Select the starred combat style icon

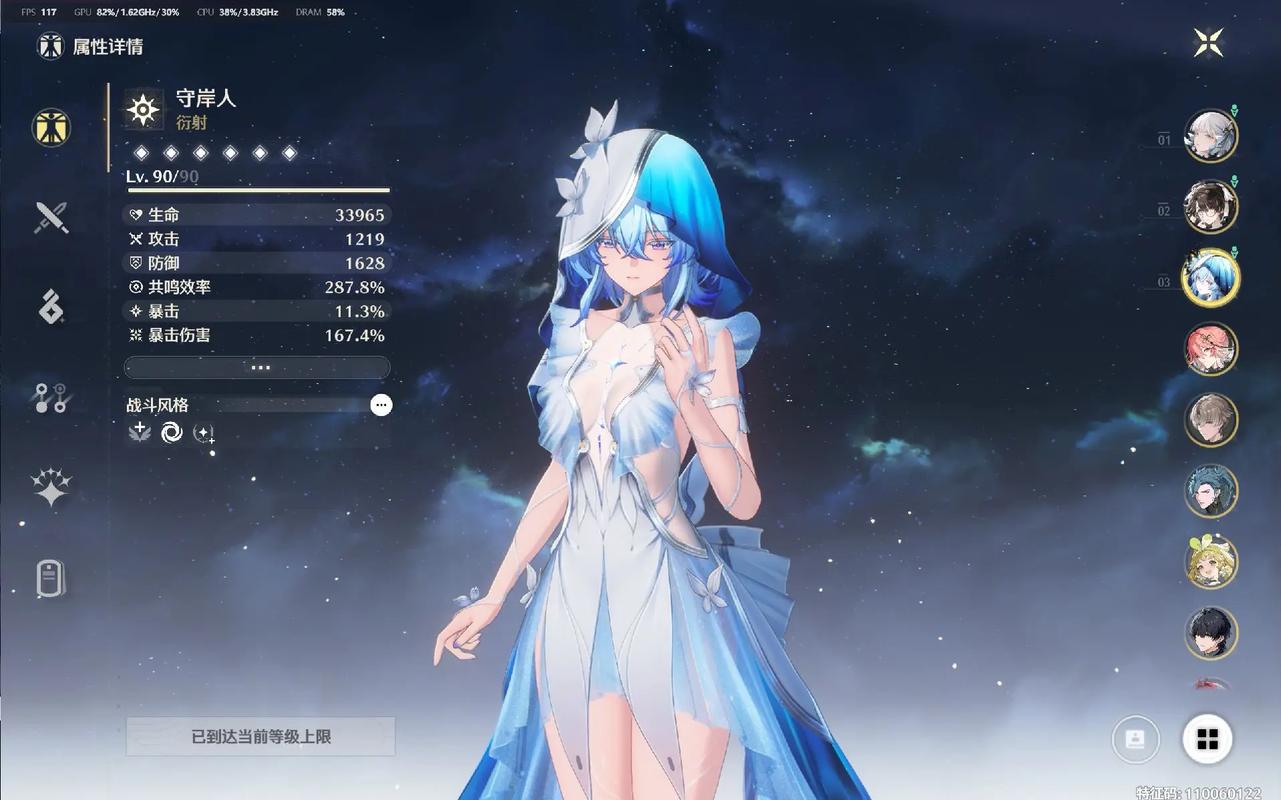click(204, 432)
